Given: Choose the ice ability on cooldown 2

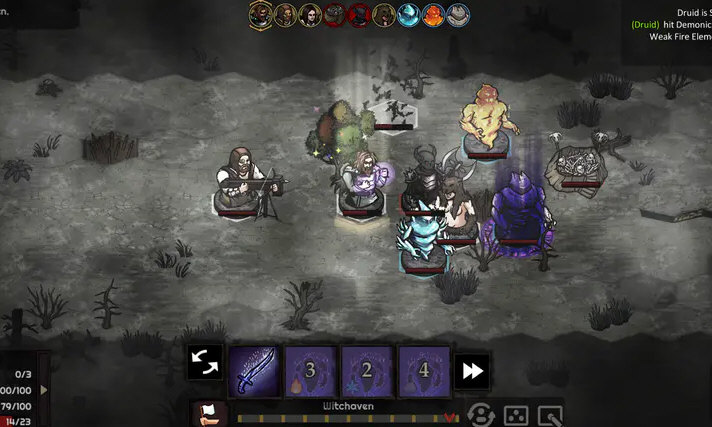Looking at the screenshot, I should pos(367,370).
